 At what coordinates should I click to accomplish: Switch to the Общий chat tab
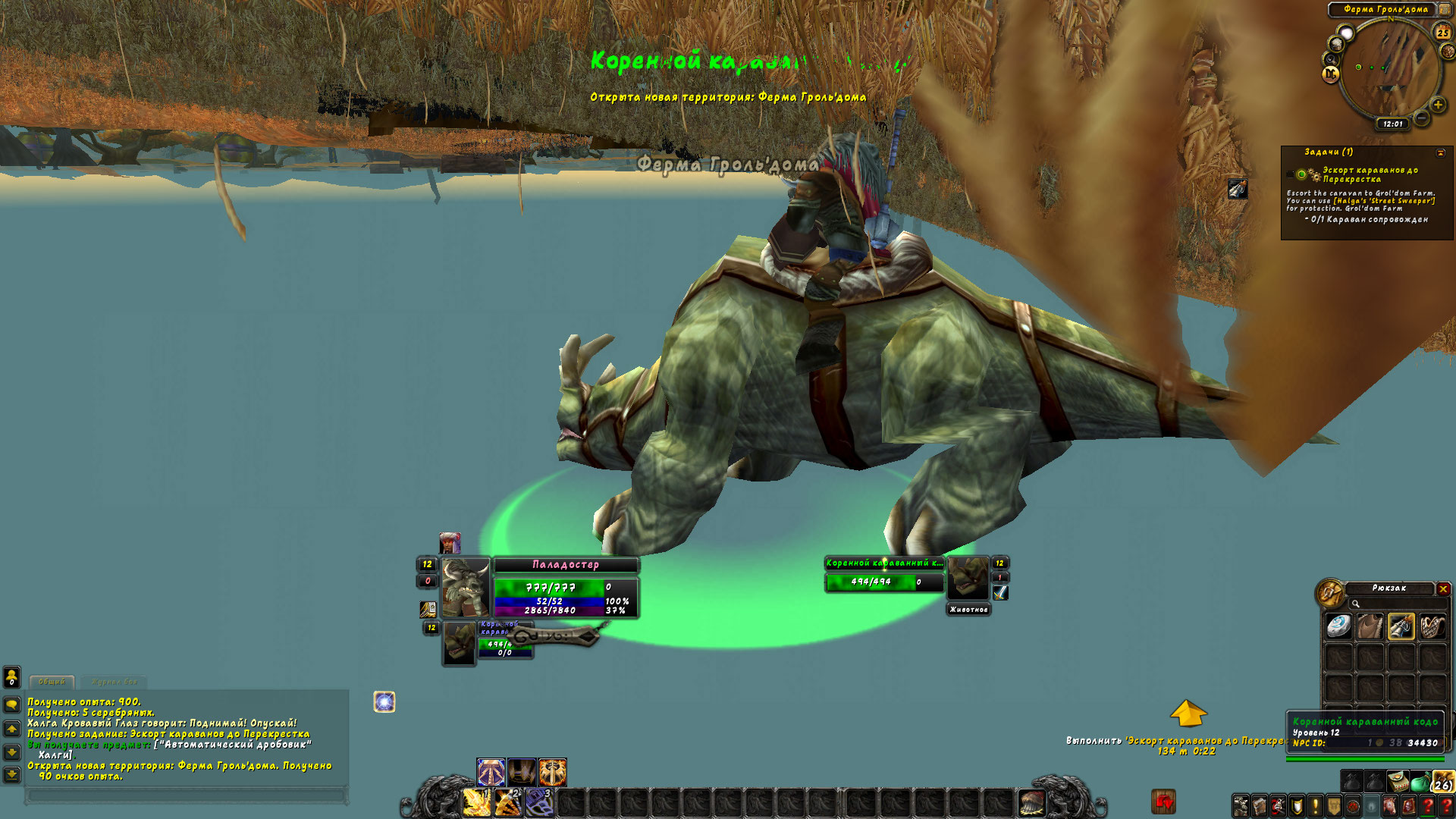[x=52, y=682]
